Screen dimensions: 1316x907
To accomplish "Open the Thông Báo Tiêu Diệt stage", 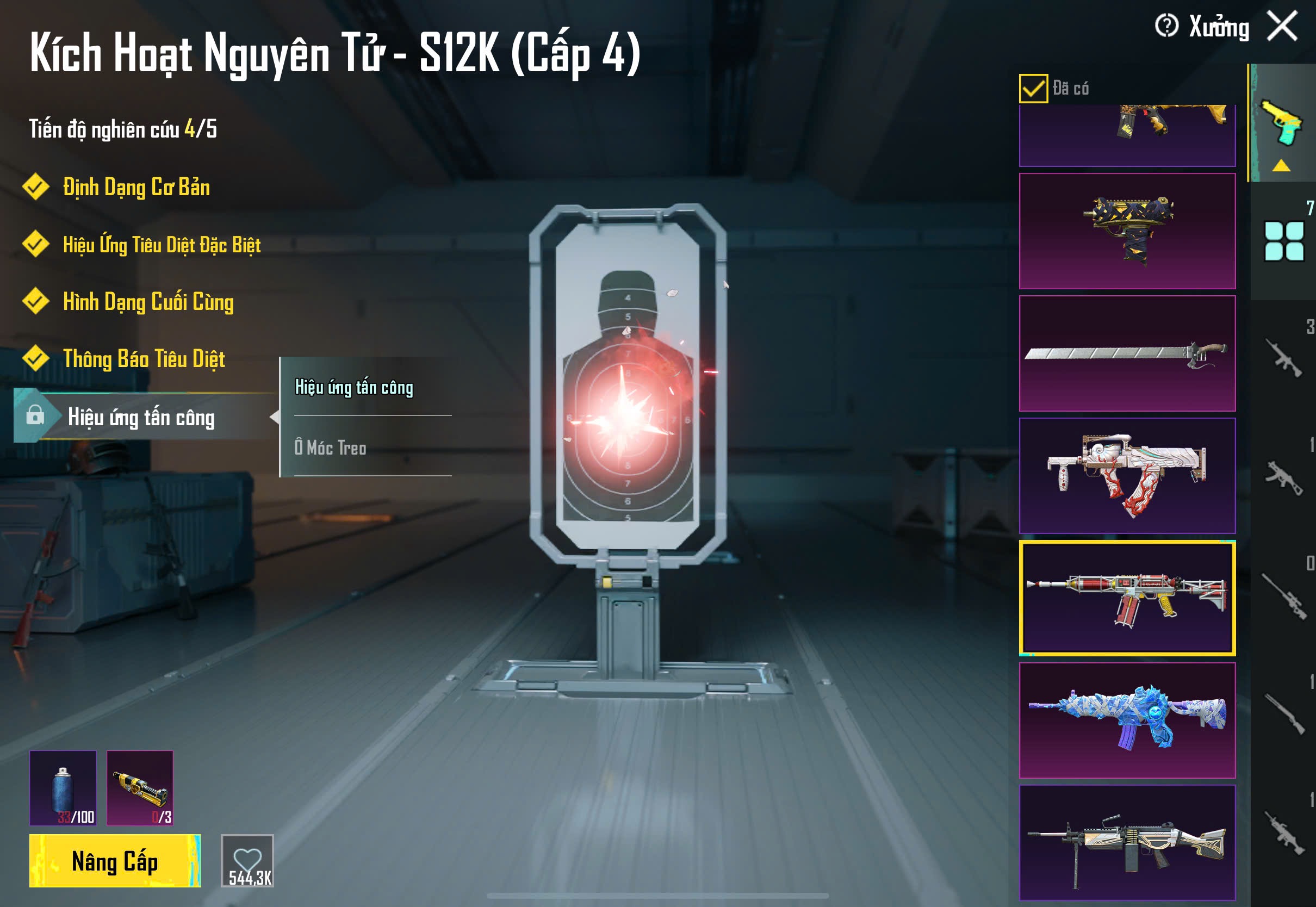I will [144, 359].
